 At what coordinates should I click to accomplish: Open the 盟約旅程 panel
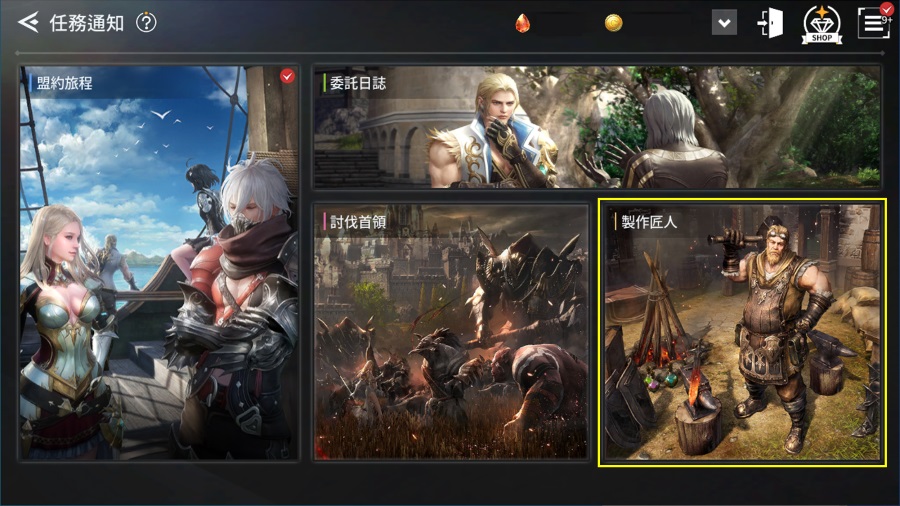[159, 263]
